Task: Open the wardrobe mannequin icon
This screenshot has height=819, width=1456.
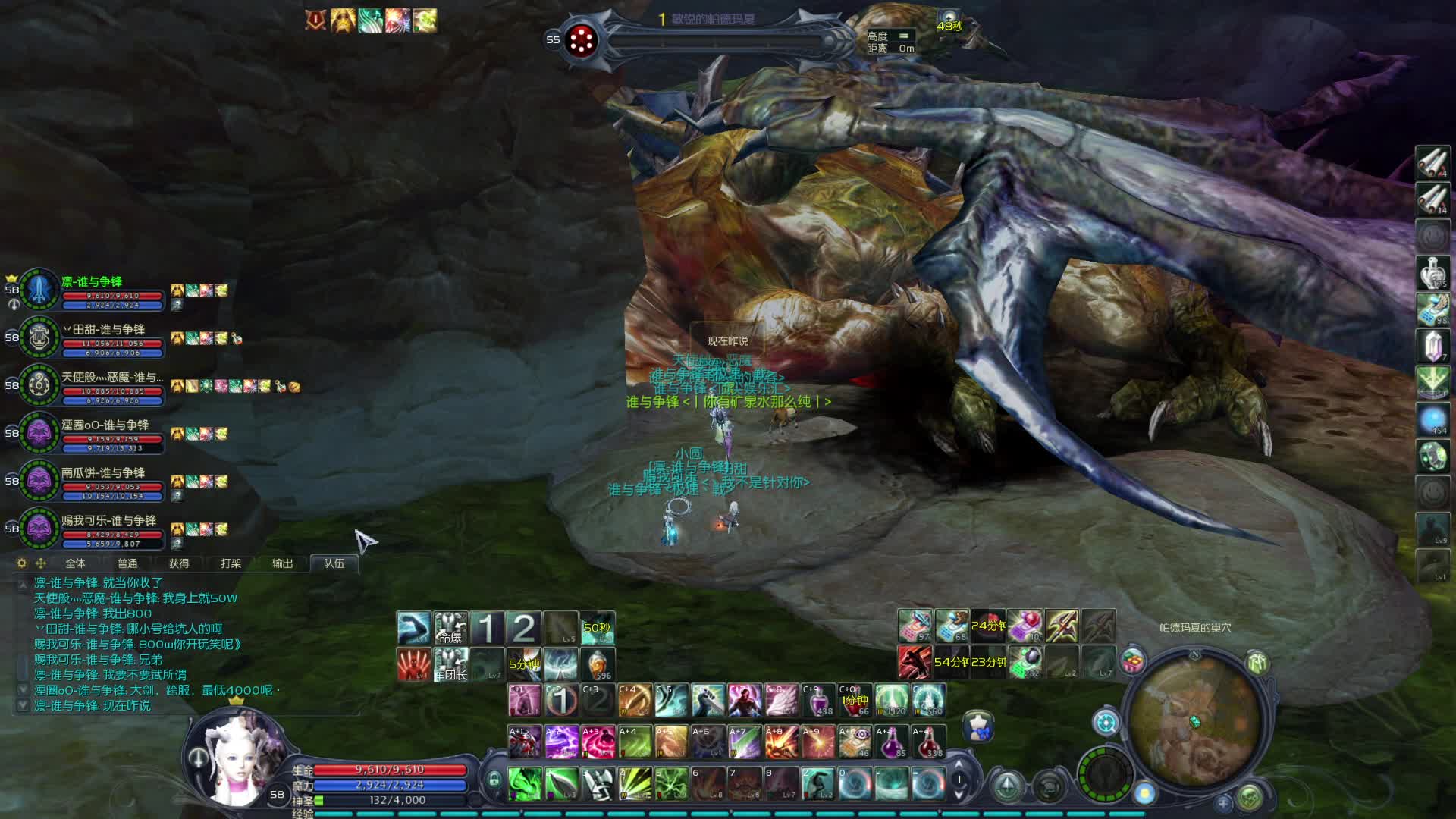Action: pos(979,726)
